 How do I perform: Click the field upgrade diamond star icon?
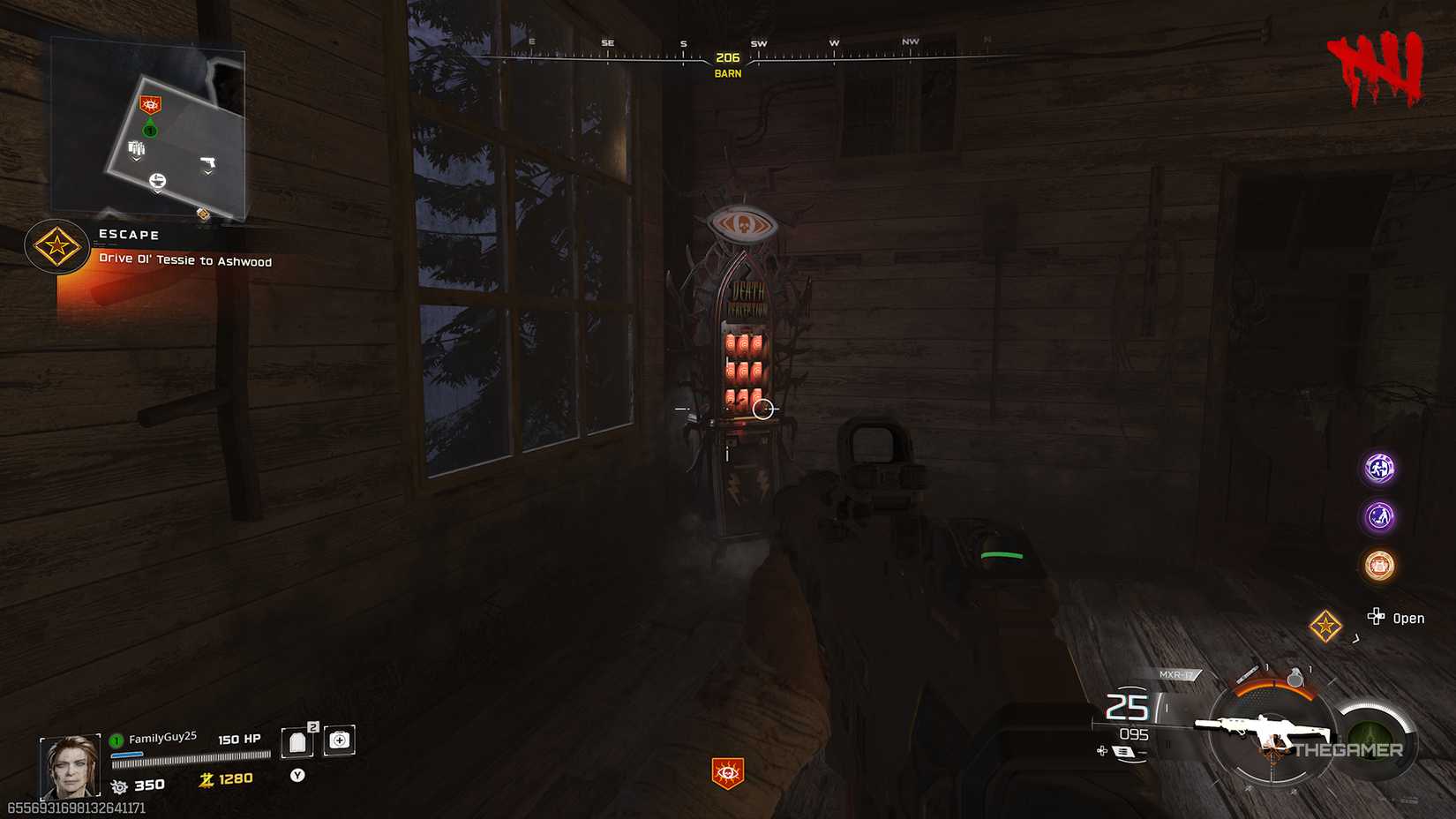pyautogui.click(x=1324, y=627)
